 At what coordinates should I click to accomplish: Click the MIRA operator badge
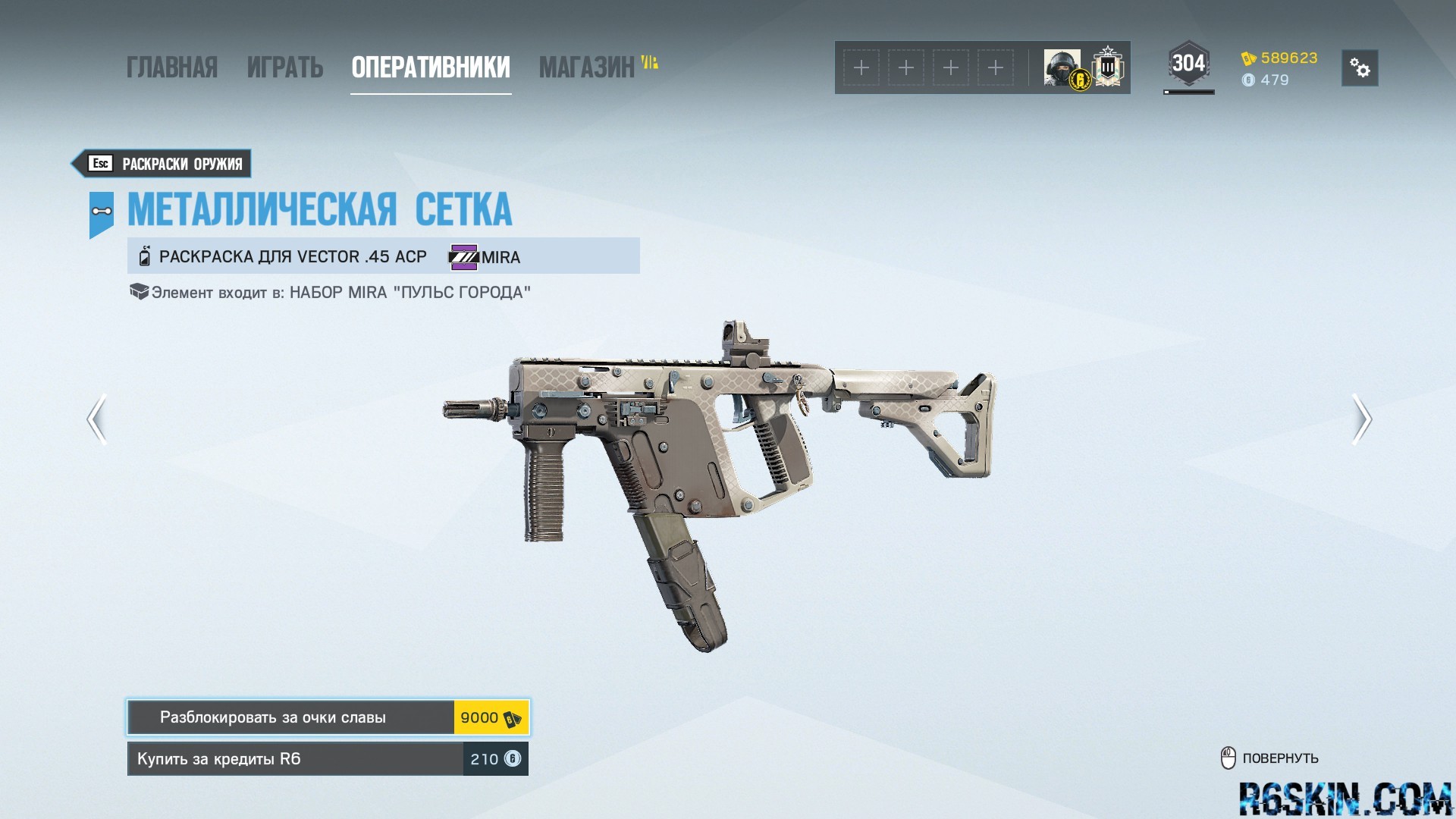464,257
